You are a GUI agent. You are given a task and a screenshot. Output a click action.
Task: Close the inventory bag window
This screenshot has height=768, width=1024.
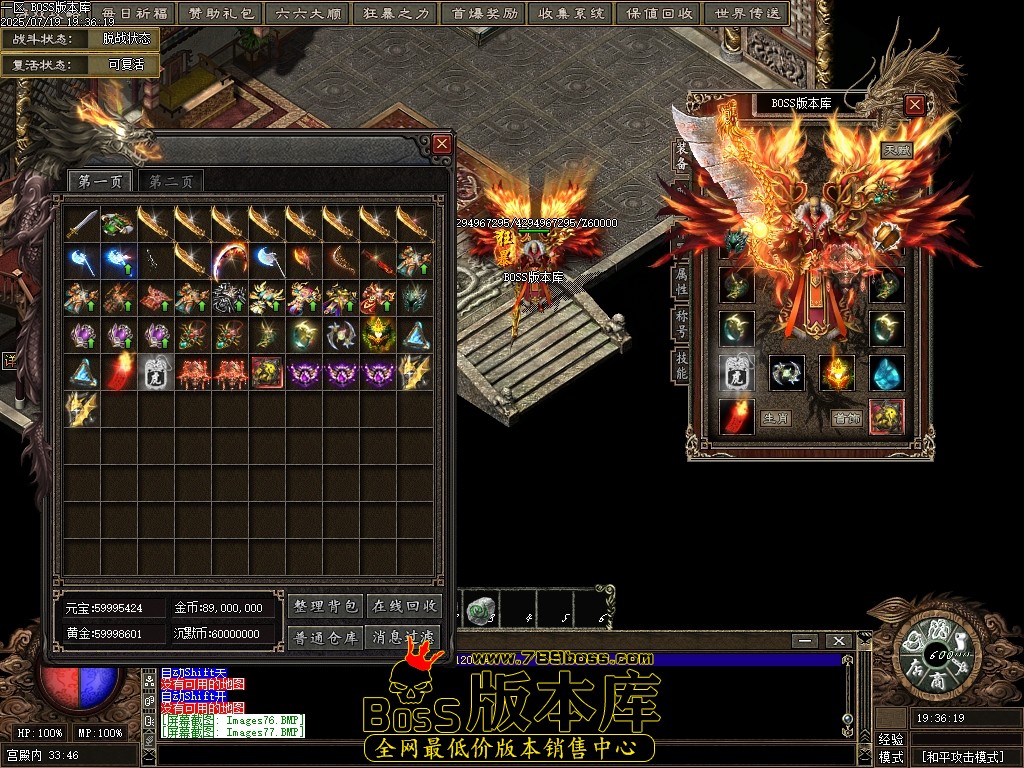coord(442,144)
